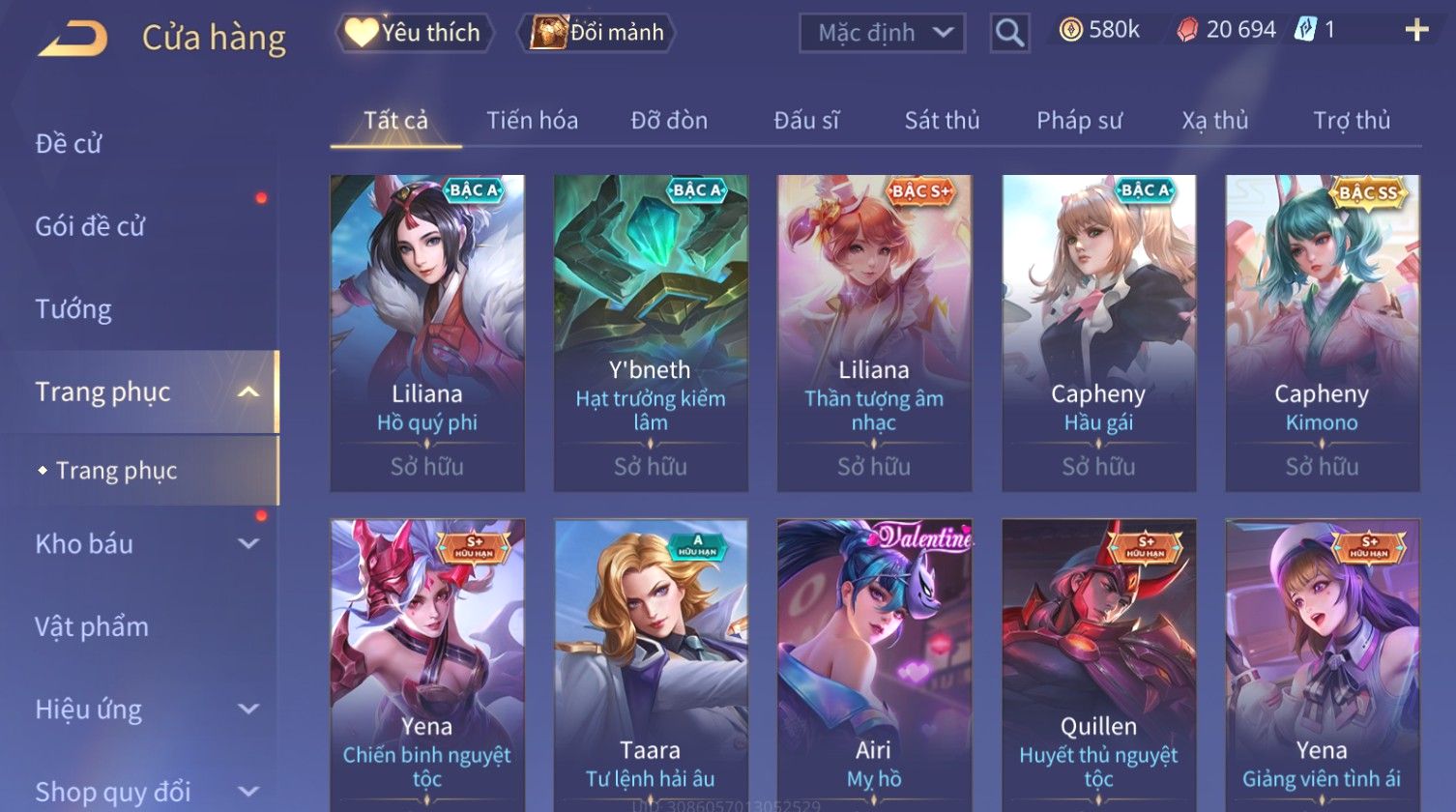
Task: Switch to the Pháp sư tab
Action: click(x=1079, y=121)
